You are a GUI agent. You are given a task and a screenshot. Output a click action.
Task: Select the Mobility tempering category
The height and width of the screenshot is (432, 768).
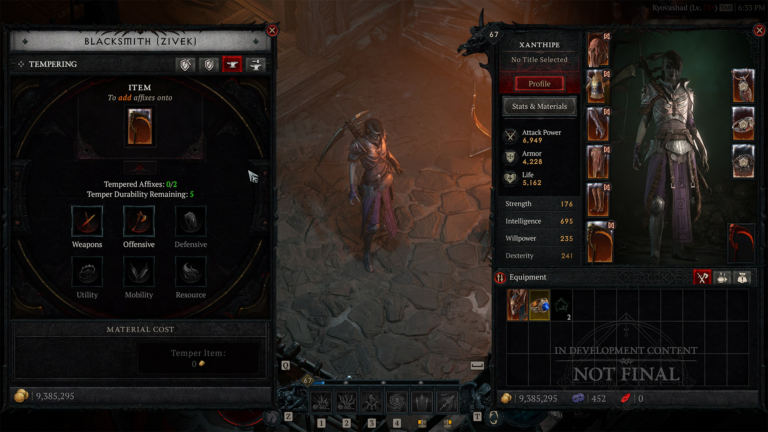coord(139,272)
